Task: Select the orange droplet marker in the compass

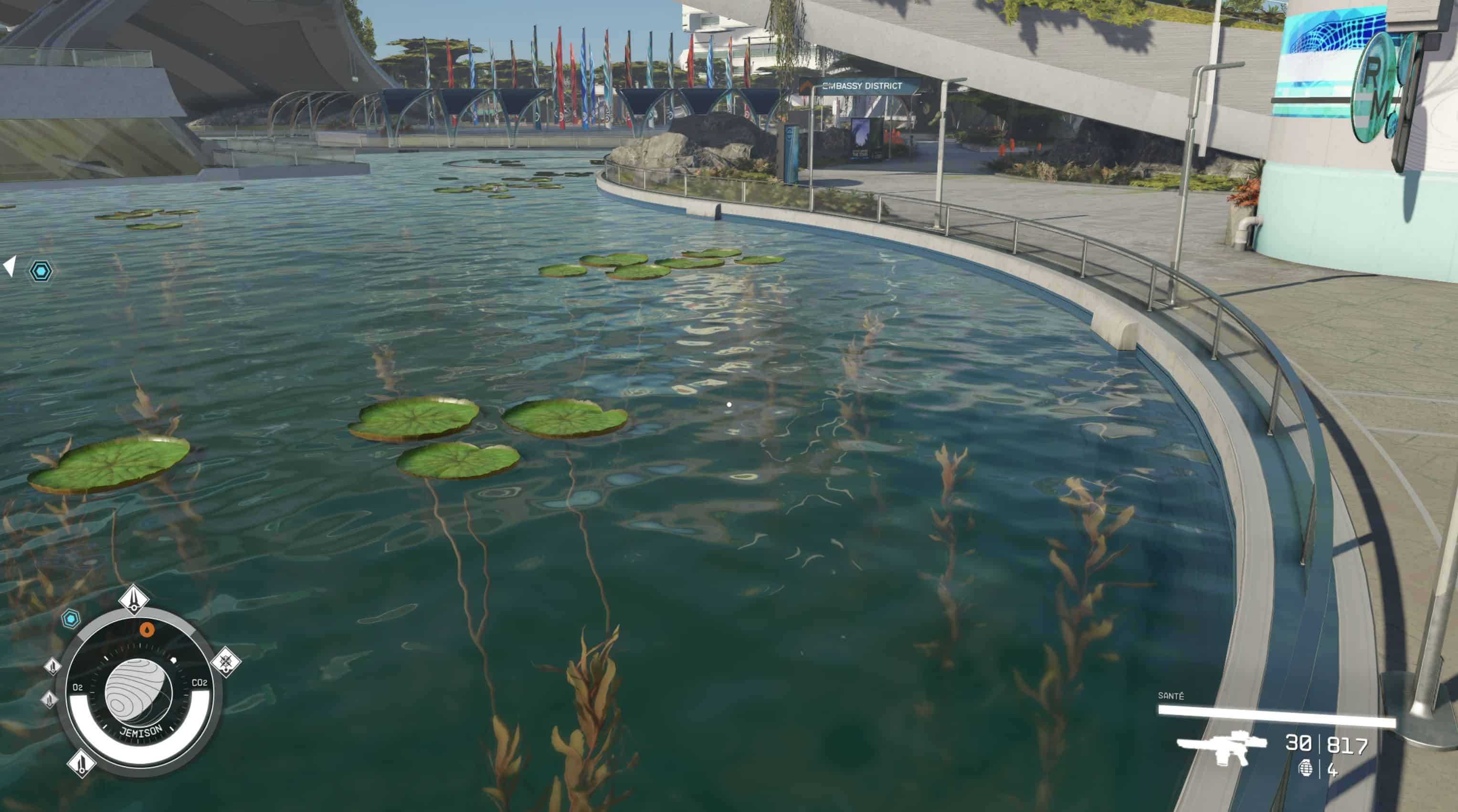Action: click(x=147, y=629)
